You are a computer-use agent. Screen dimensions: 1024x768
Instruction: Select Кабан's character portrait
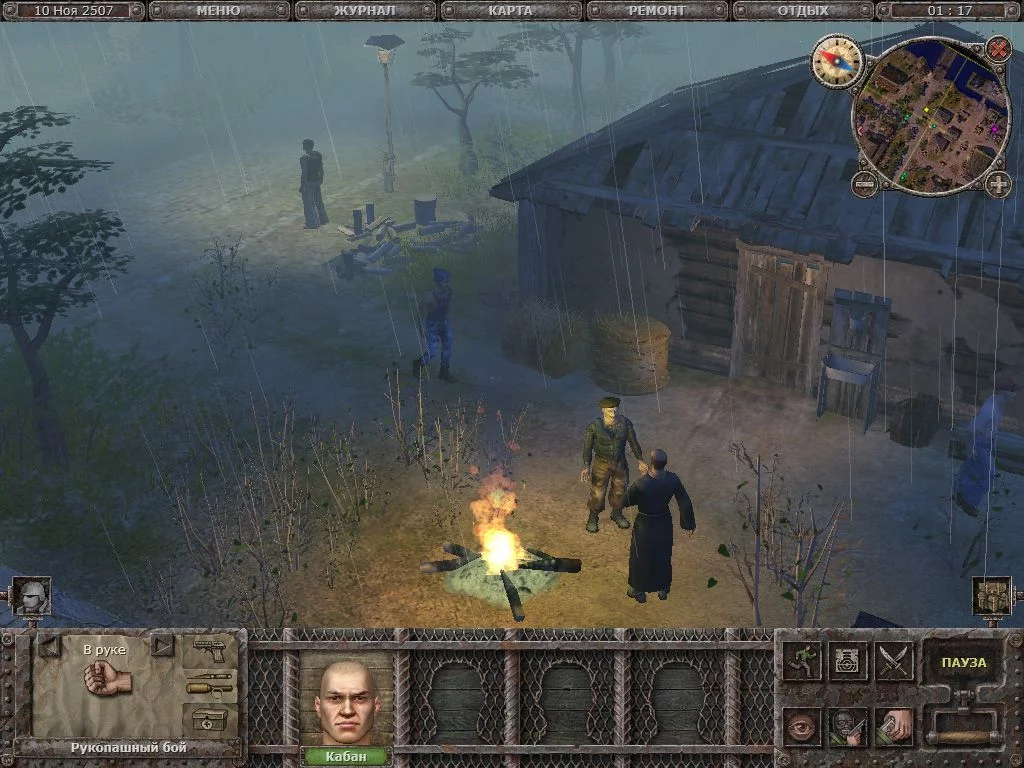coord(345,700)
